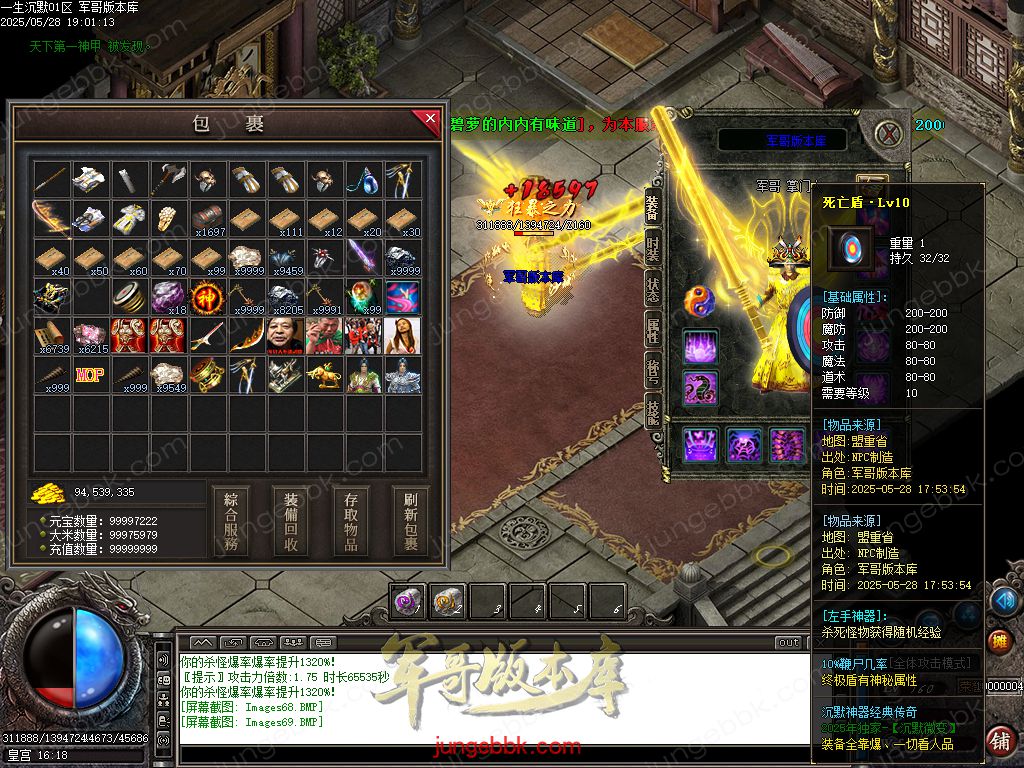1024x768 pixels.
Task: Open the 综合服务 general services button
Action: coord(231,521)
